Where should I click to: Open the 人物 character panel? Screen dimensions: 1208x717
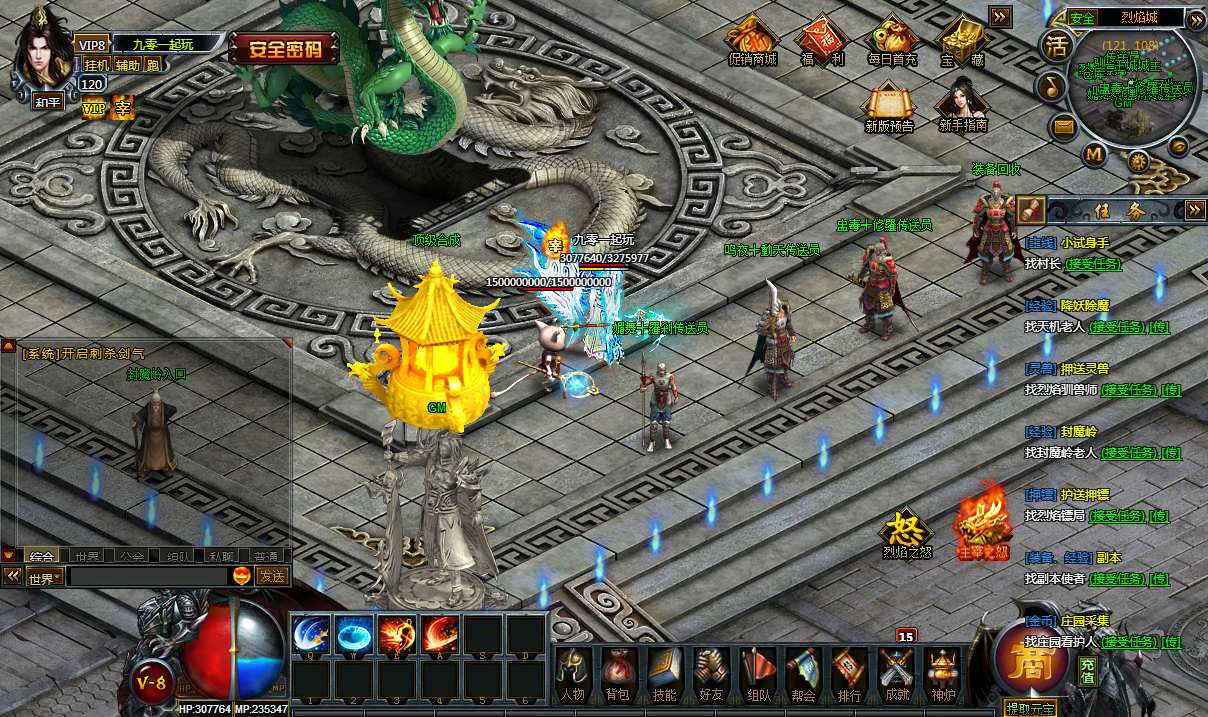[x=572, y=674]
